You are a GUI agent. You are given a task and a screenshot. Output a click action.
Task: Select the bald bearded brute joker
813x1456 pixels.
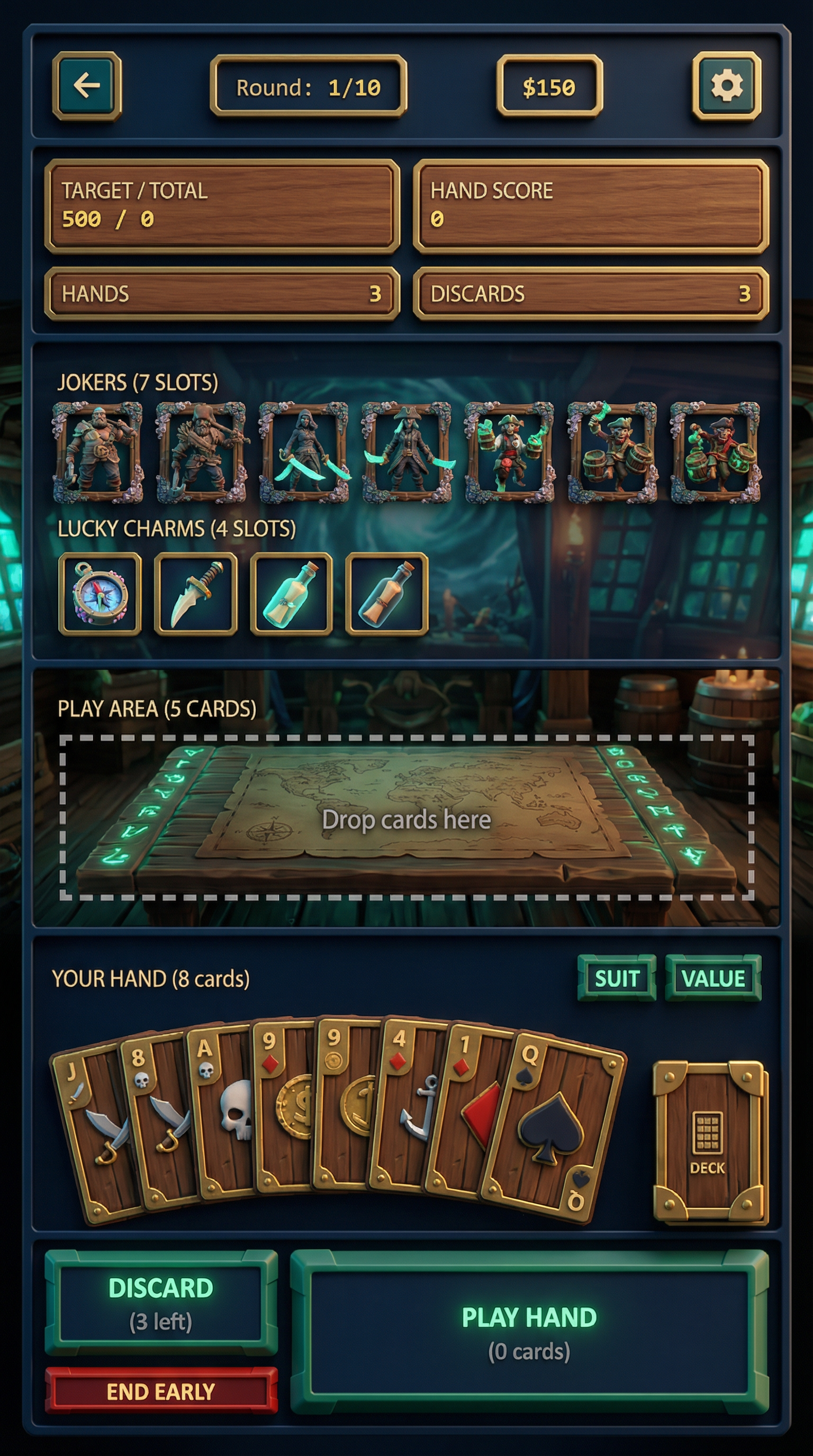tap(98, 452)
